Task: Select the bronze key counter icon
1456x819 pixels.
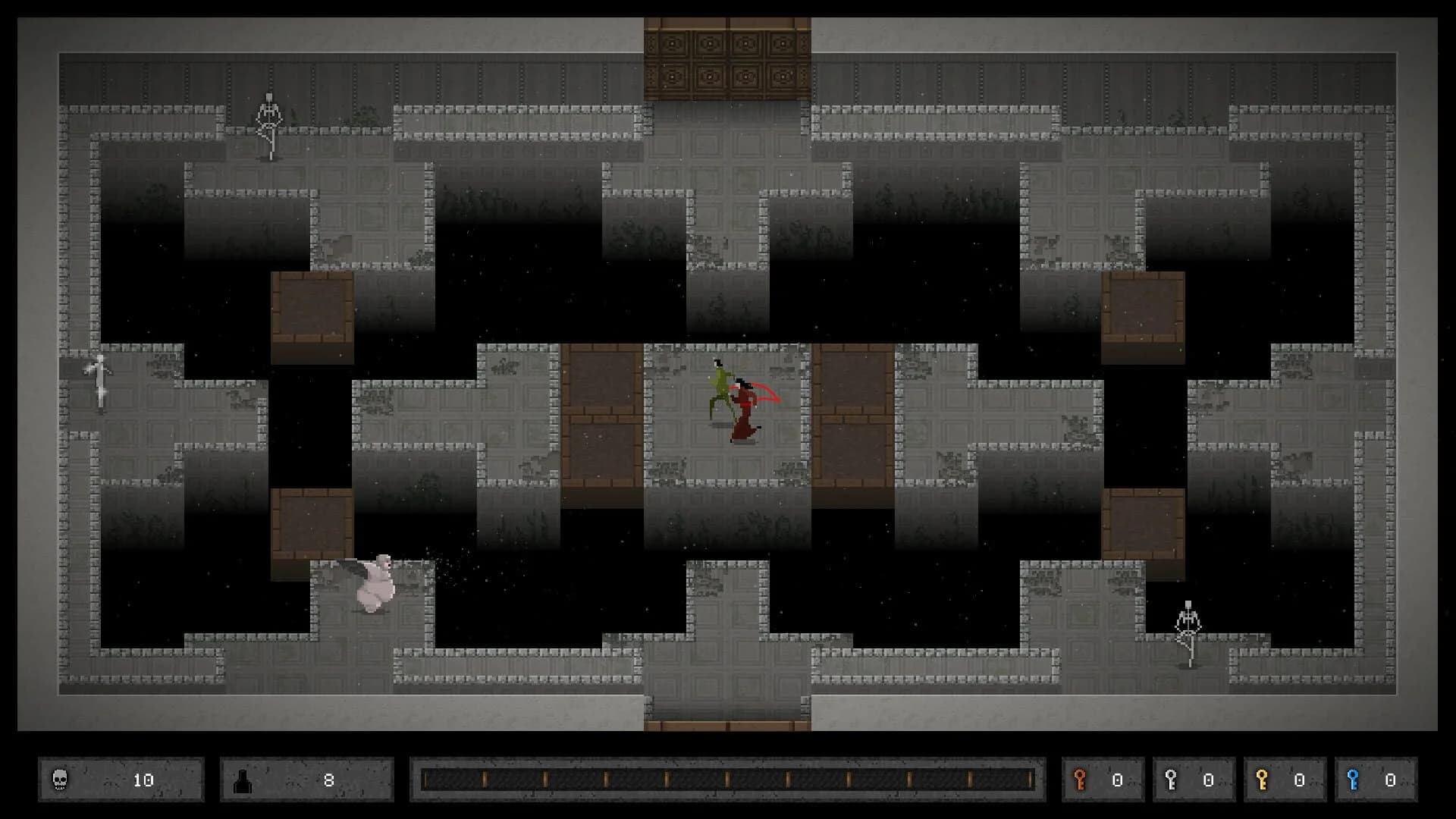Action: [x=1080, y=778]
